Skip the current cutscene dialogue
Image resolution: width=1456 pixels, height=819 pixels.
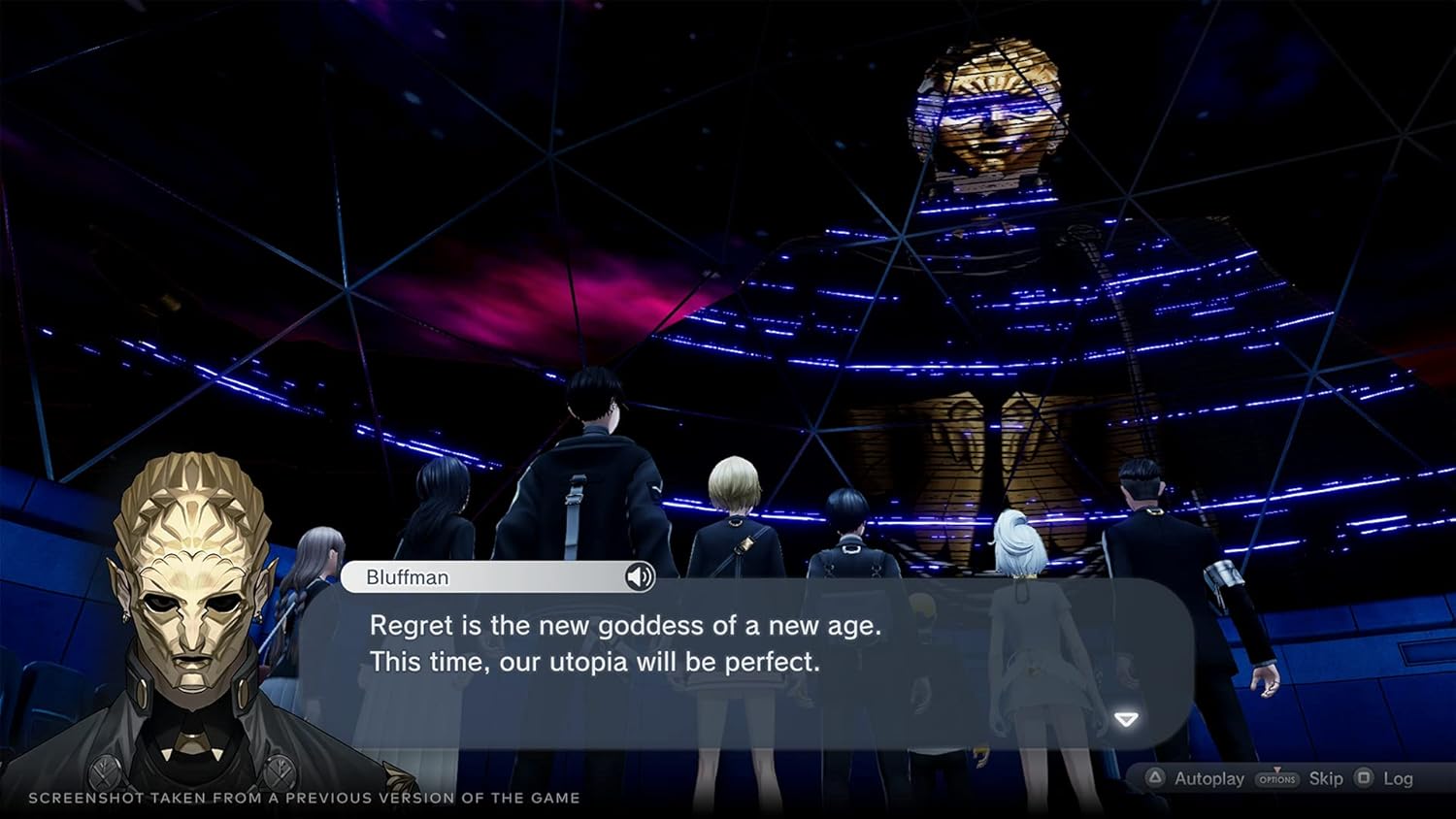click(x=1325, y=778)
